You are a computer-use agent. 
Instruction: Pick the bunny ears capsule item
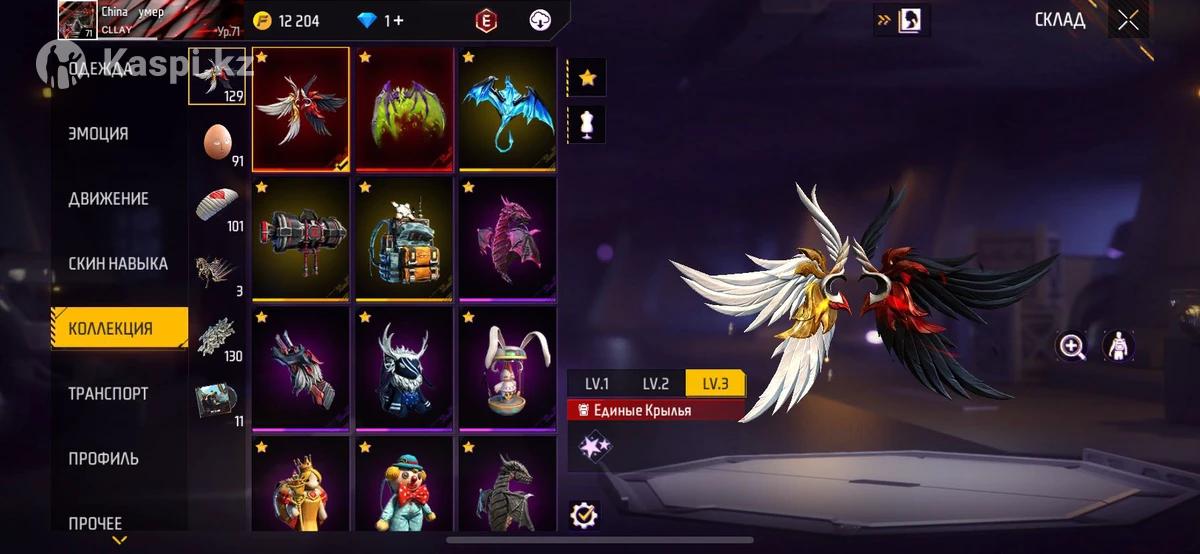pyautogui.click(x=508, y=367)
